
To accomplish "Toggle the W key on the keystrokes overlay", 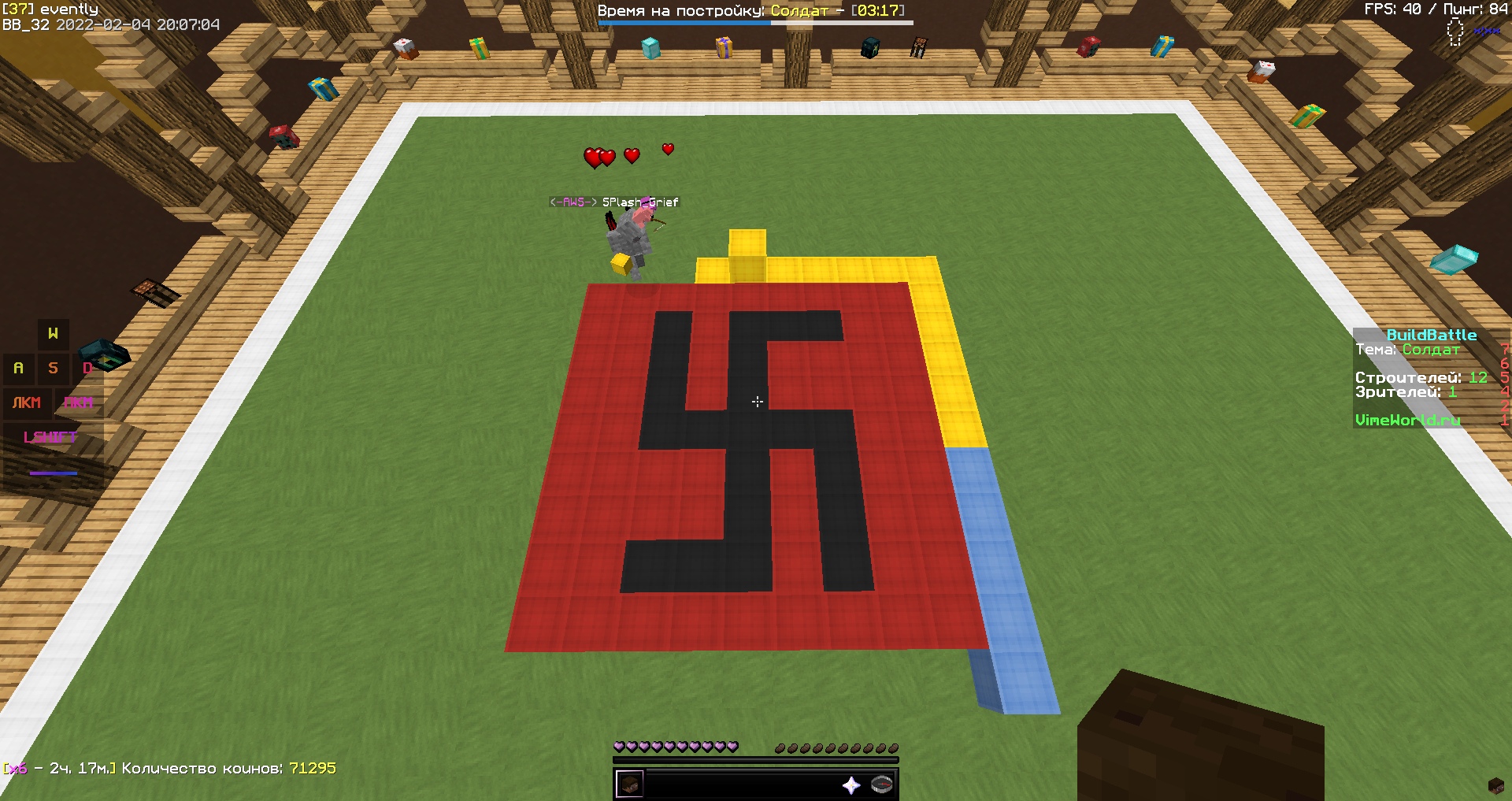I will tap(53, 333).
